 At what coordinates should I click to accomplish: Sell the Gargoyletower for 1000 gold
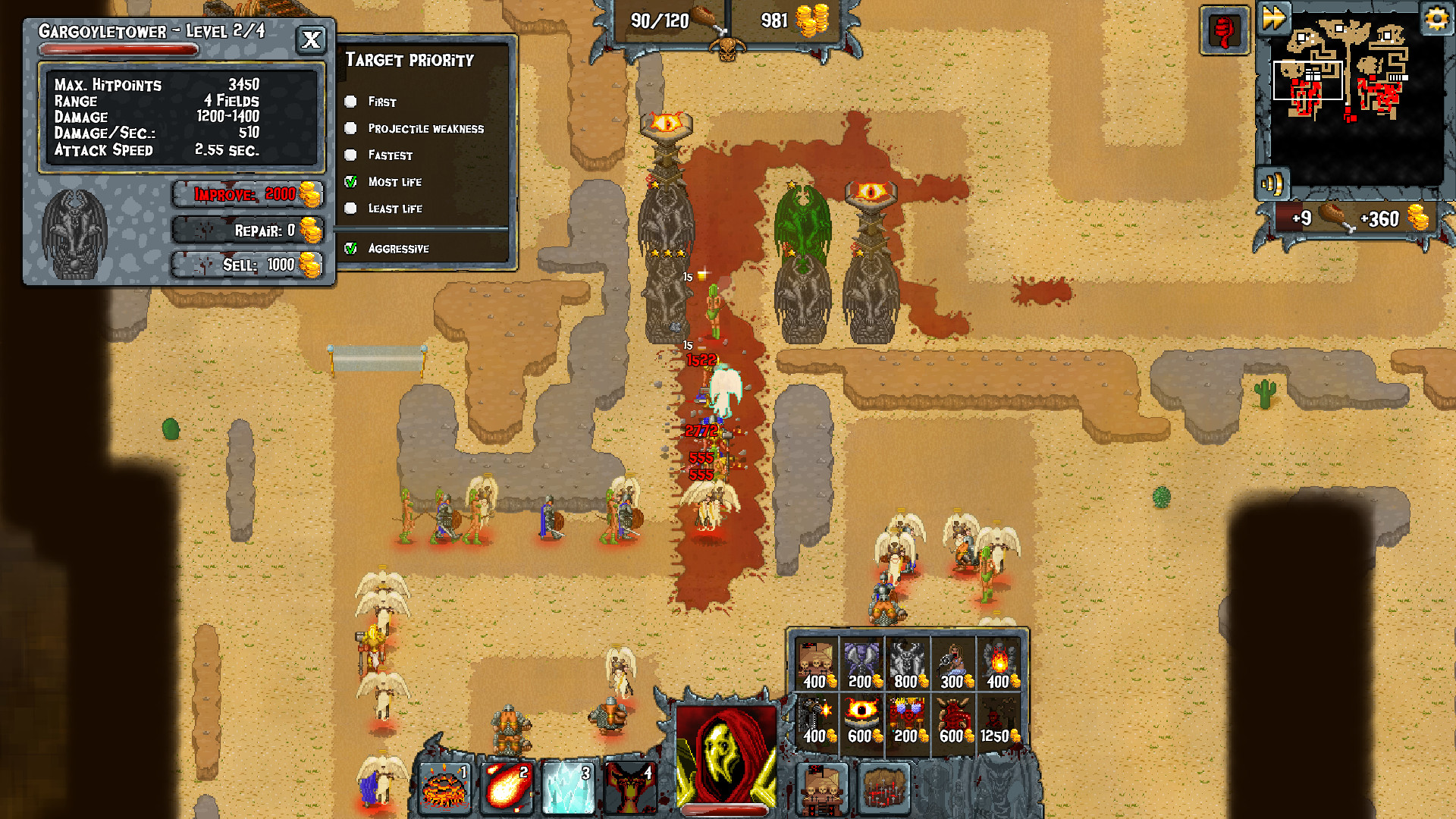click(x=249, y=265)
